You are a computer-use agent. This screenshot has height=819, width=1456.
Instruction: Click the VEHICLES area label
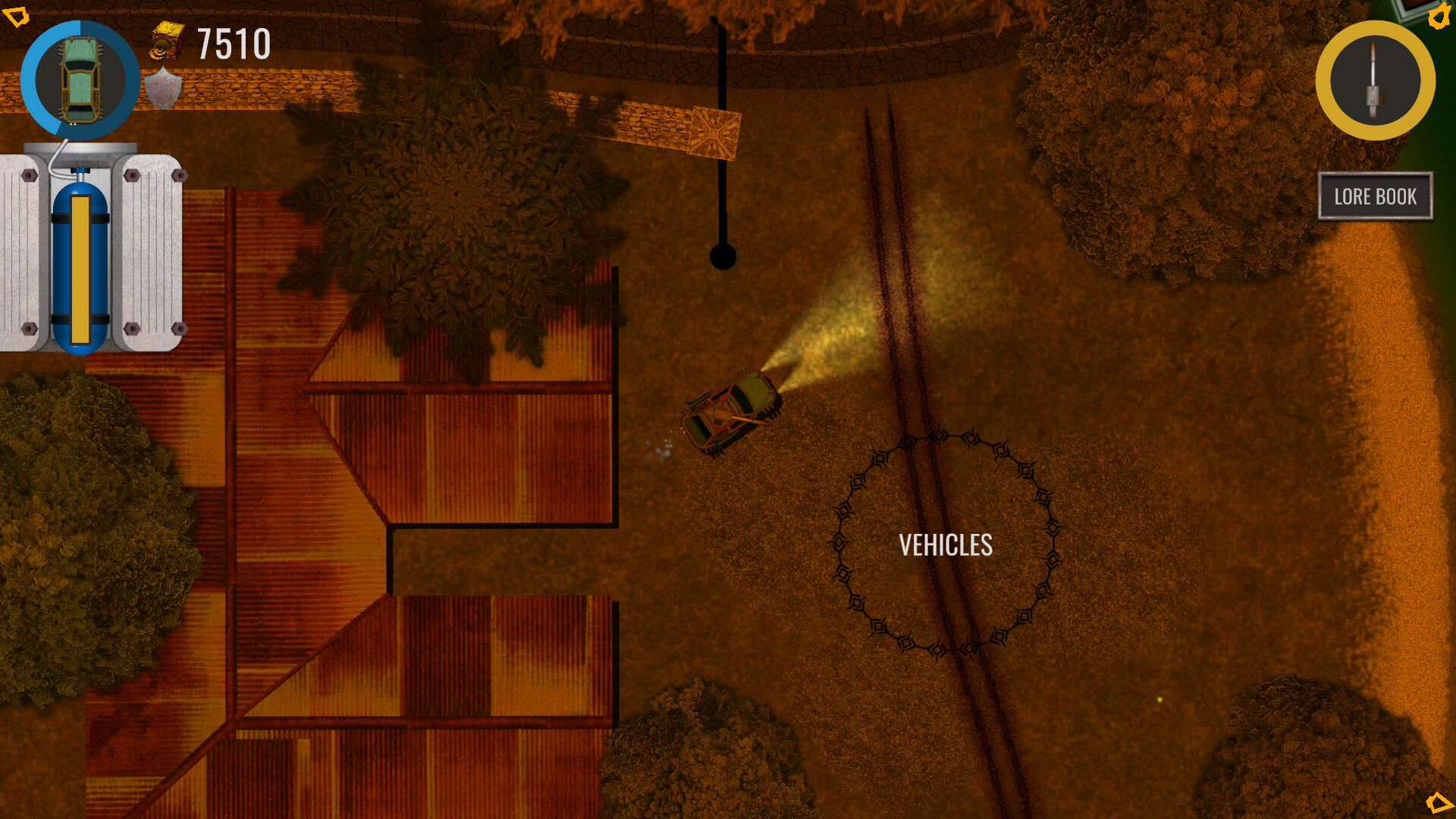(x=947, y=544)
